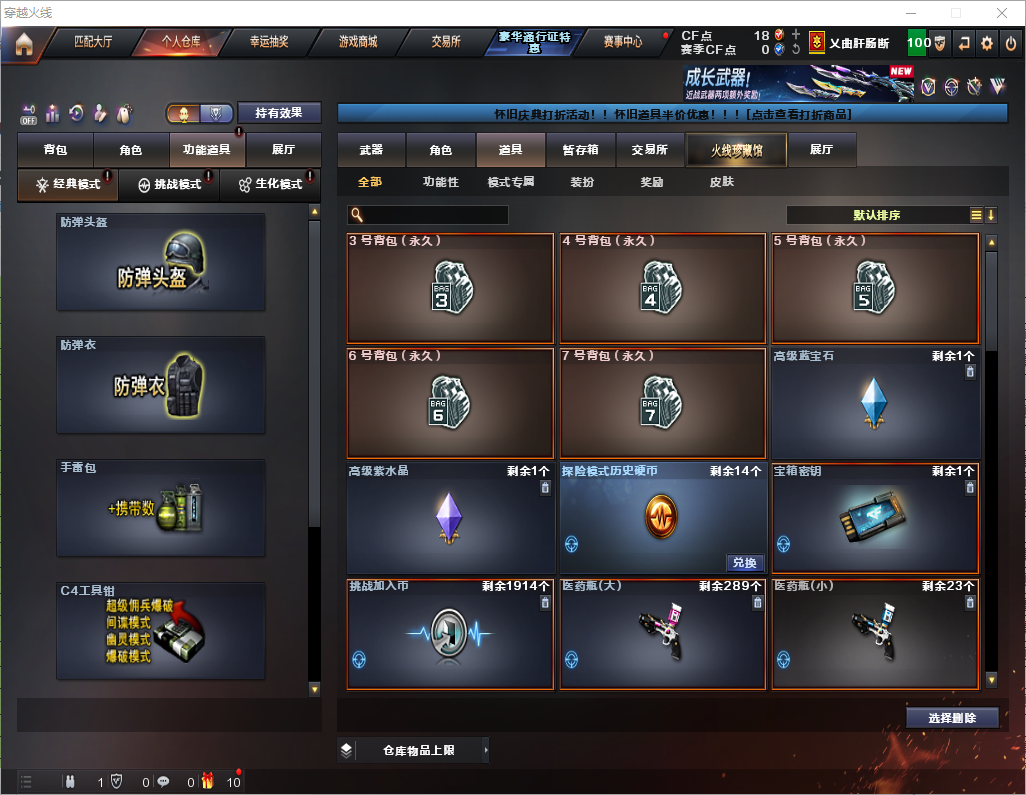Click the 持有效果 button
1026x795 pixels.
pyautogui.click(x=278, y=113)
